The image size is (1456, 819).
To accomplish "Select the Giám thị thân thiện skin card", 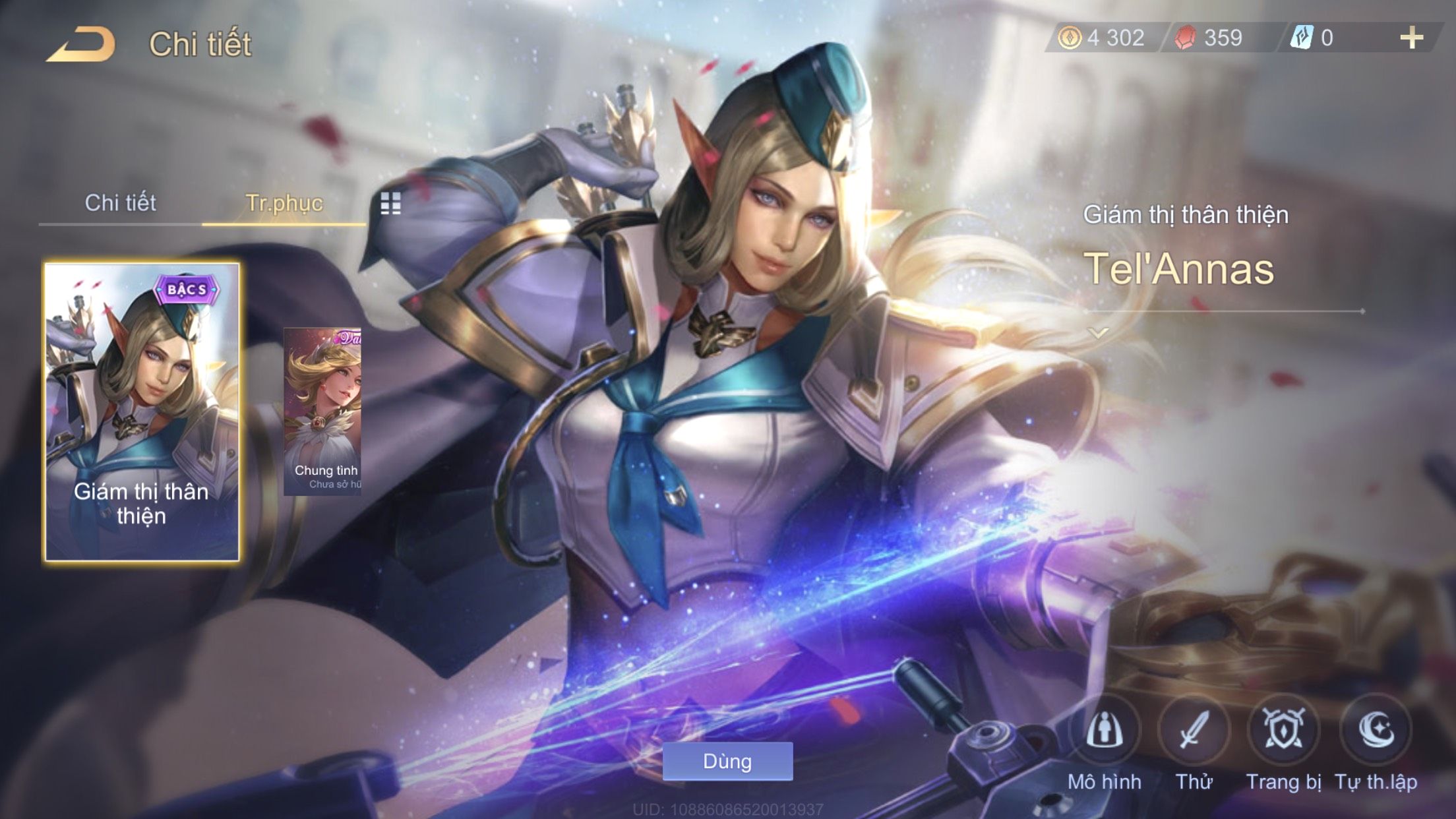I will click(x=142, y=412).
